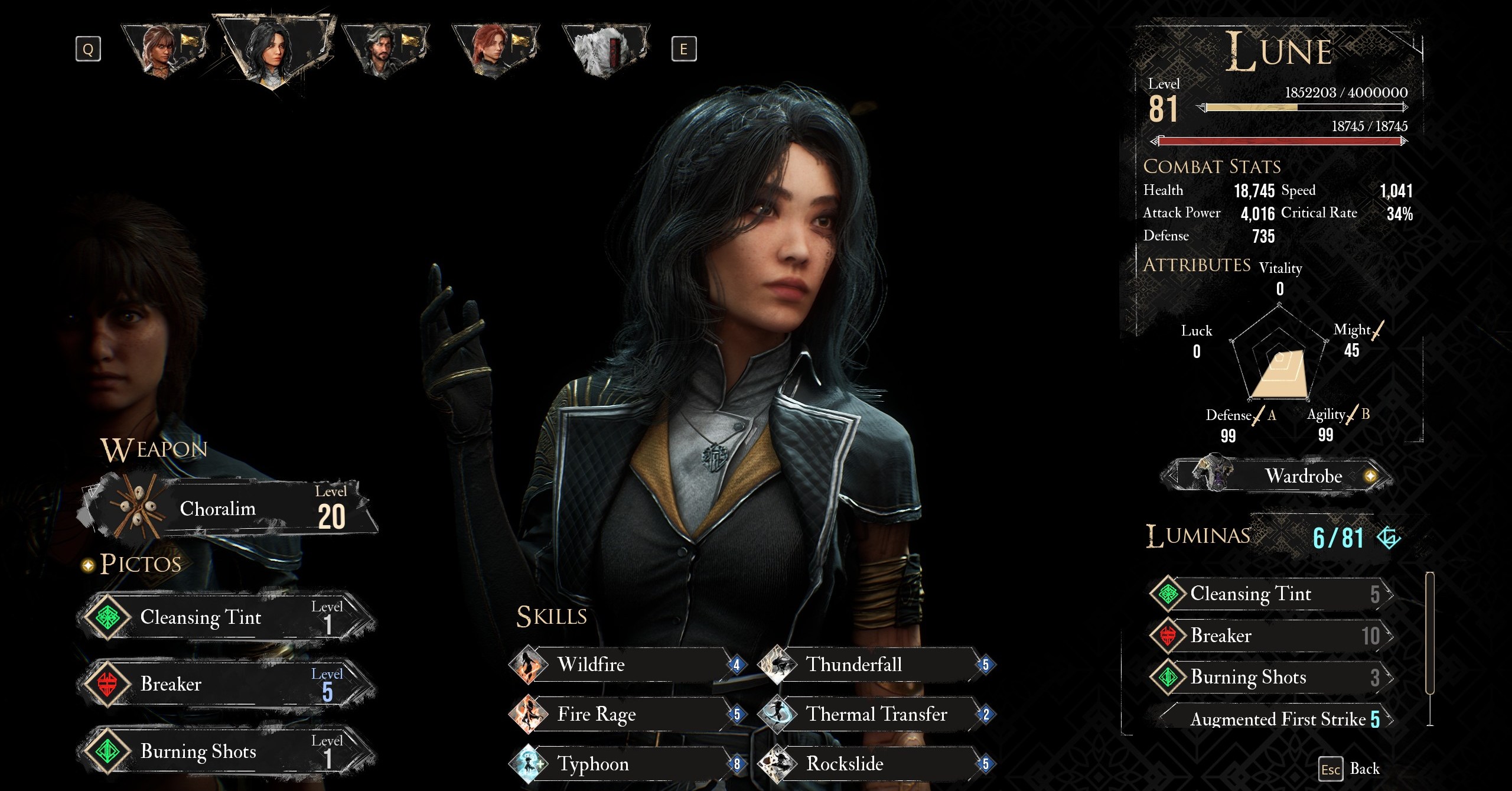
Task: Open the Breaker picto slot
Action: click(227, 685)
